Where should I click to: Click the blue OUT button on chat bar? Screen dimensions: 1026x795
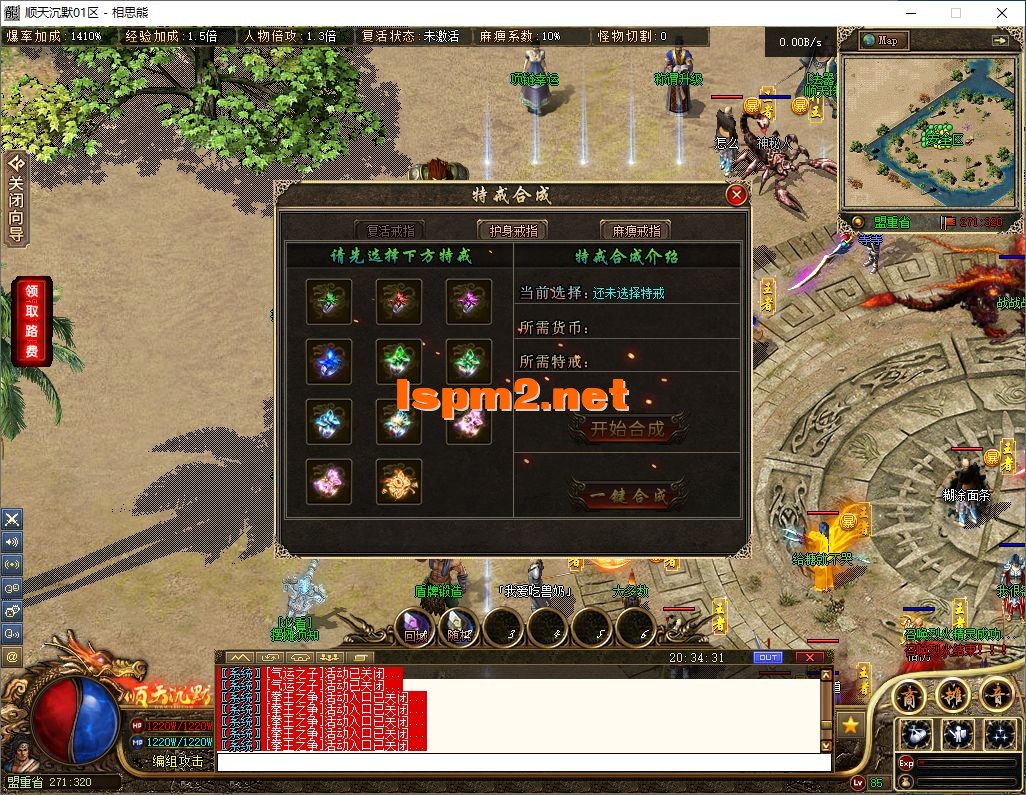768,657
